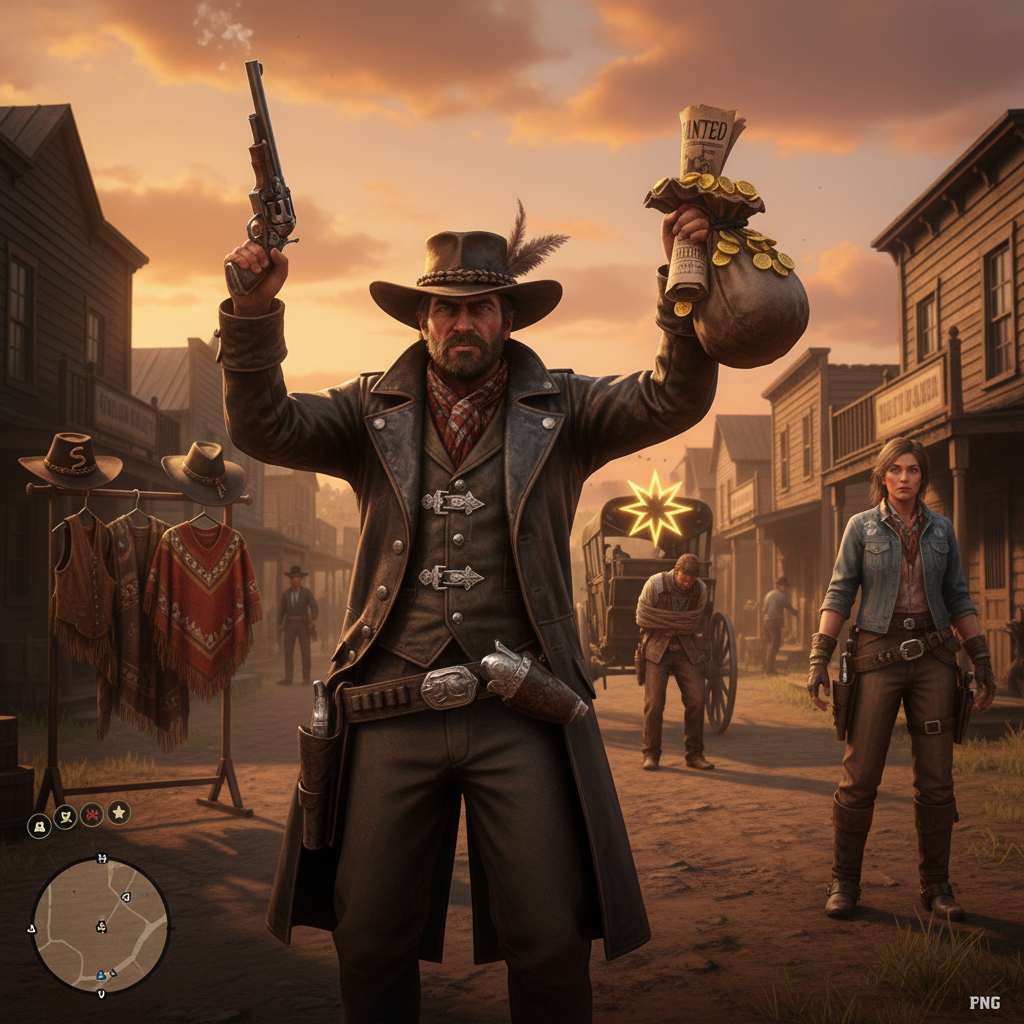Select the star icon above the minimap
This screenshot has width=1024, height=1024.
pyautogui.click(x=119, y=813)
